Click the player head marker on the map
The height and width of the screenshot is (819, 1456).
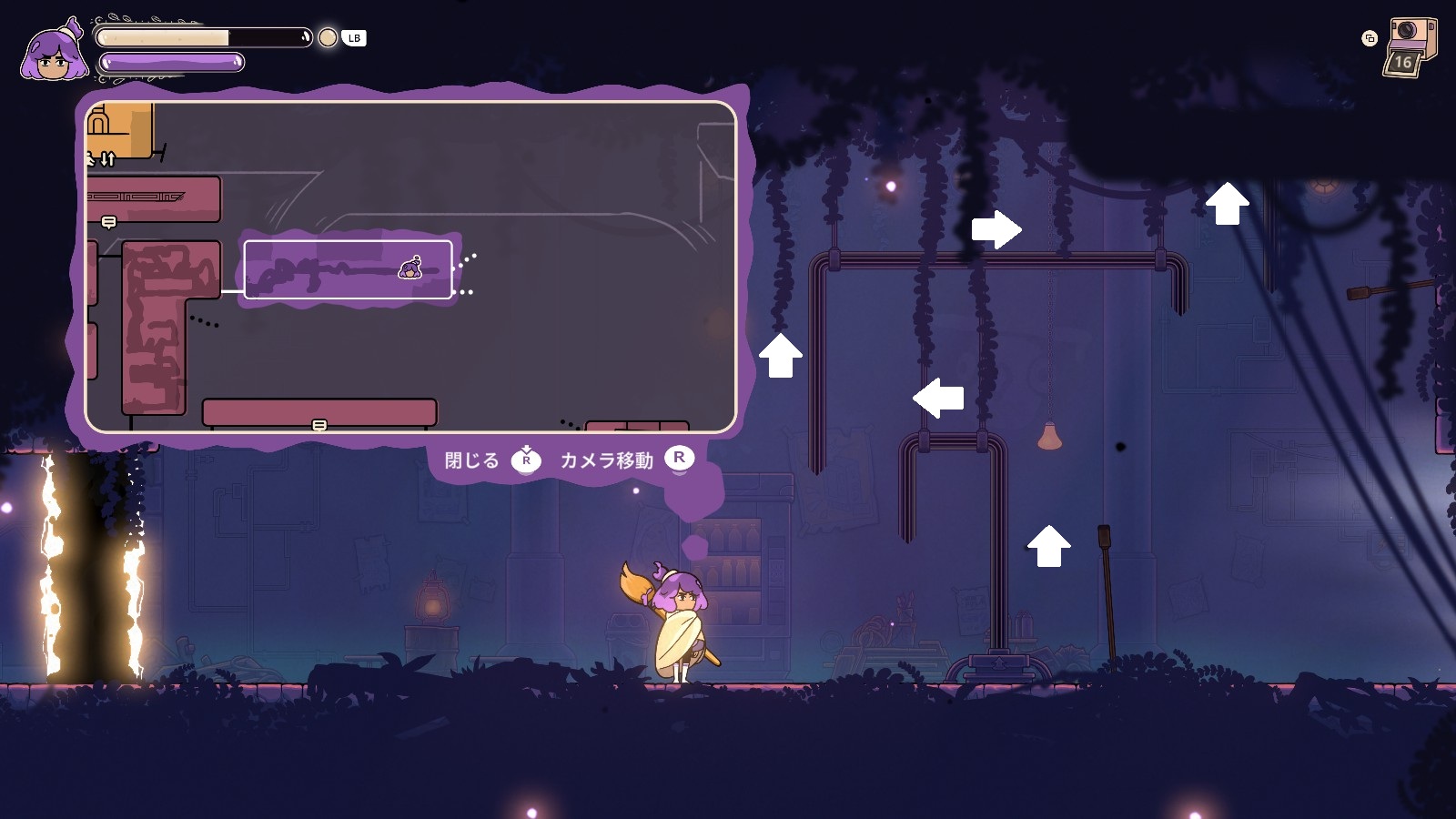point(410,268)
